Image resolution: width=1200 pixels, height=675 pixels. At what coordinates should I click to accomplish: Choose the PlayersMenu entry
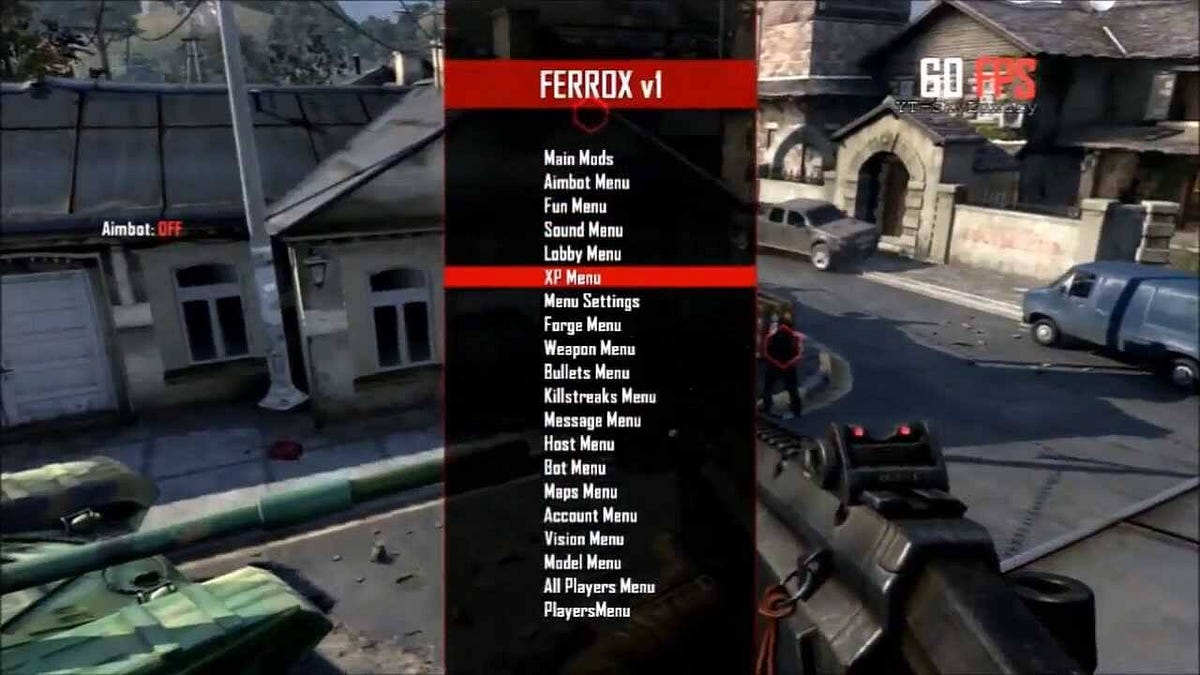click(x=586, y=610)
